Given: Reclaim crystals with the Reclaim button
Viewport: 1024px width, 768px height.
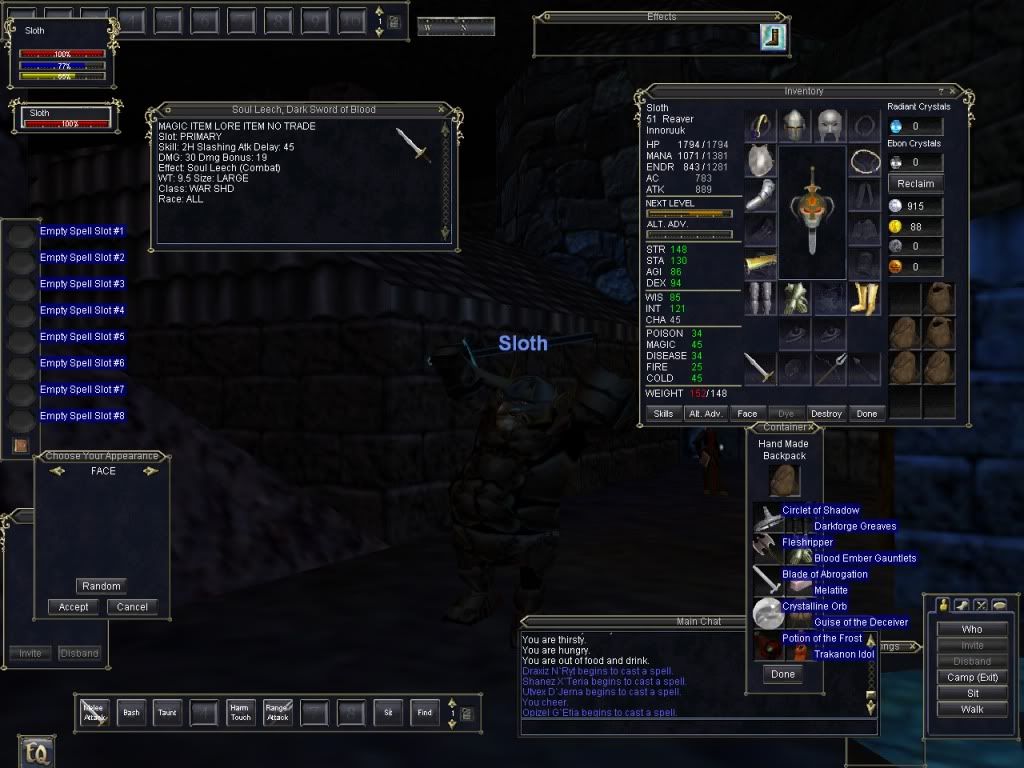Looking at the screenshot, I should point(915,183).
